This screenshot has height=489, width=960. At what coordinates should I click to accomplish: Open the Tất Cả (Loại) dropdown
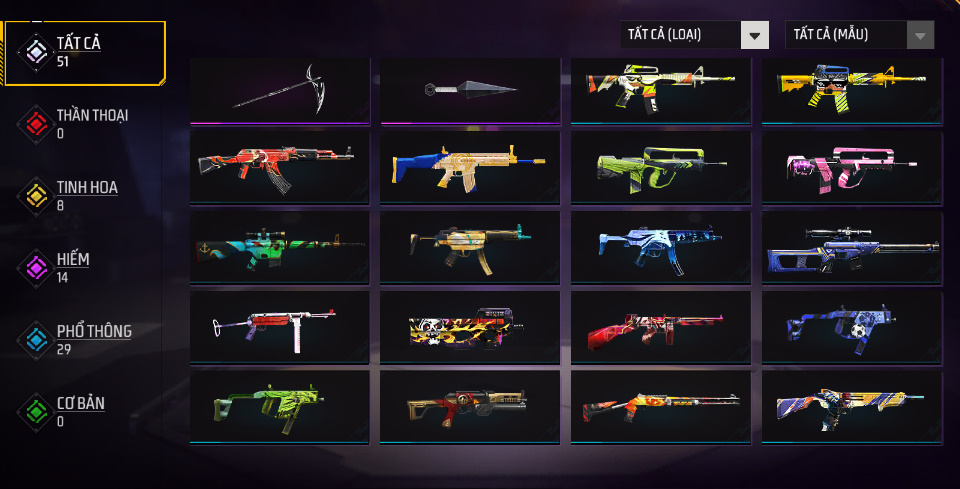tap(694, 35)
